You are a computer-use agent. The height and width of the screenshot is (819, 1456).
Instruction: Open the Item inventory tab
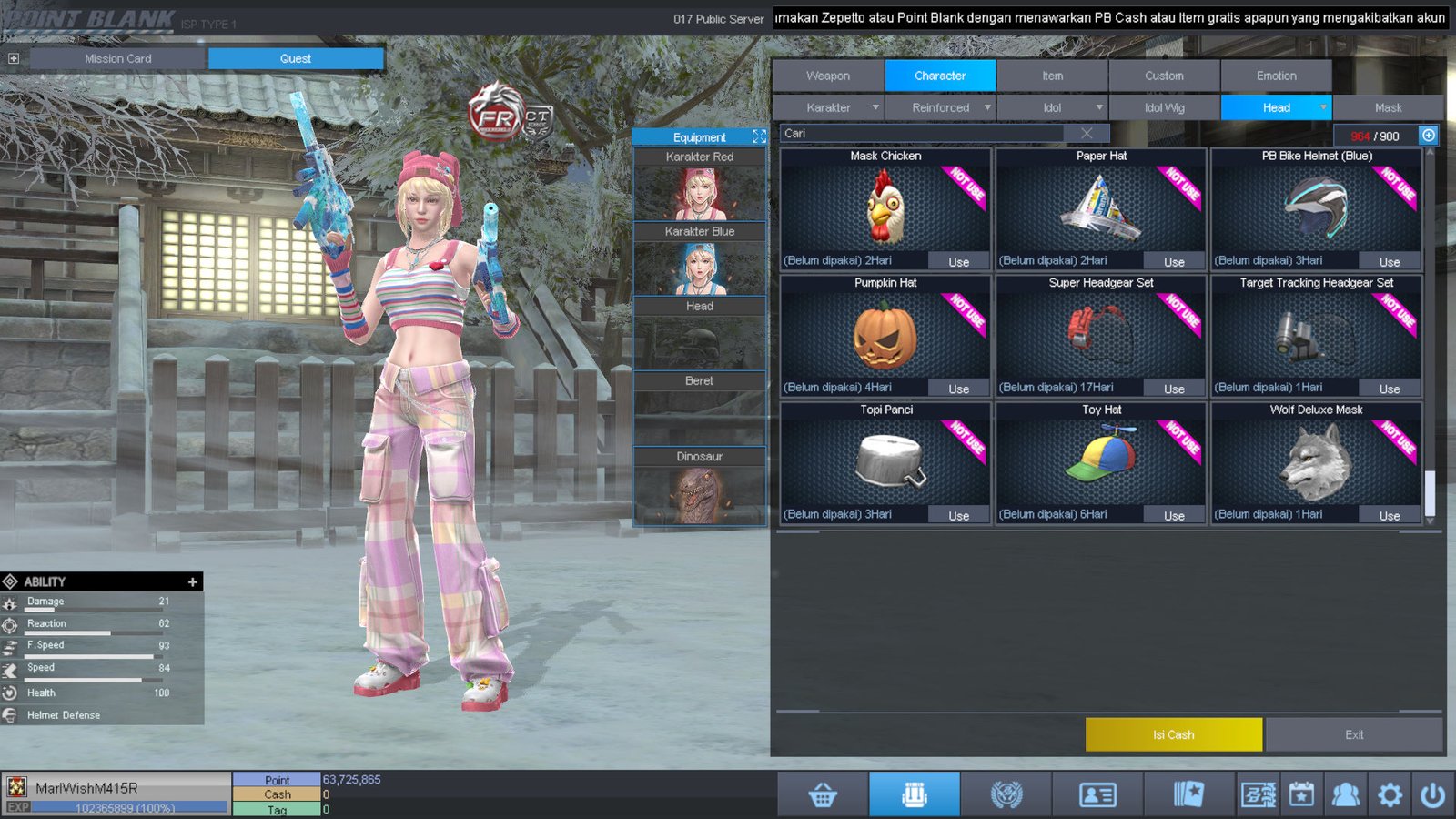(x=1052, y=76)
